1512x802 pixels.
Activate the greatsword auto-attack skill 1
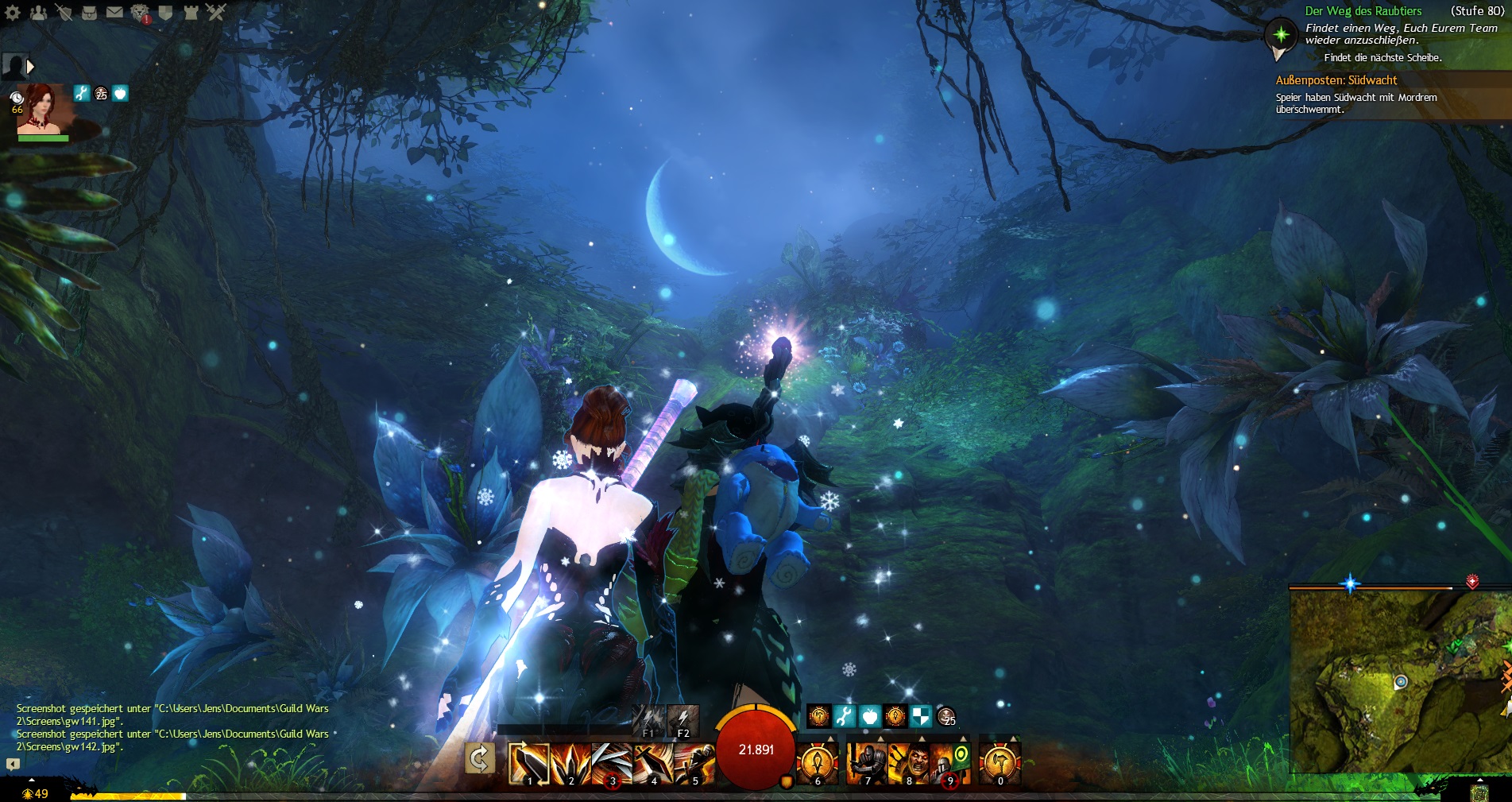click(x=529, y=763)
